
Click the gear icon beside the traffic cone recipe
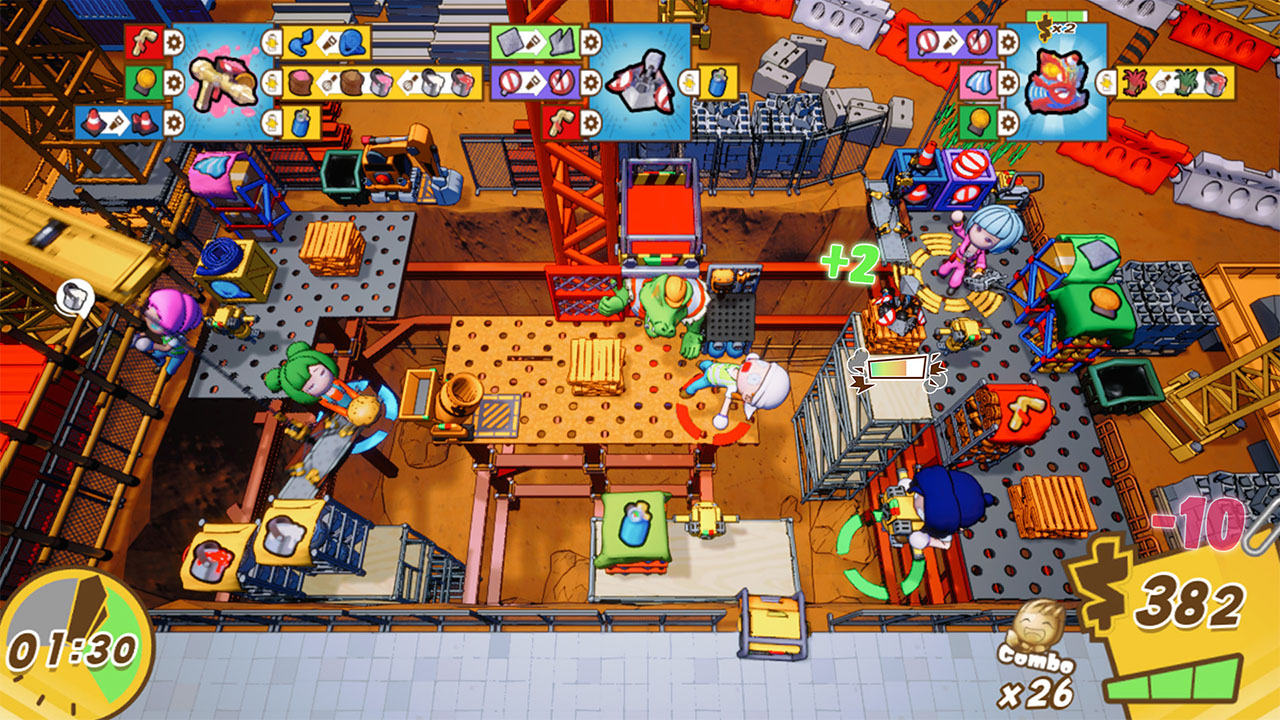[x=174, y=122]
